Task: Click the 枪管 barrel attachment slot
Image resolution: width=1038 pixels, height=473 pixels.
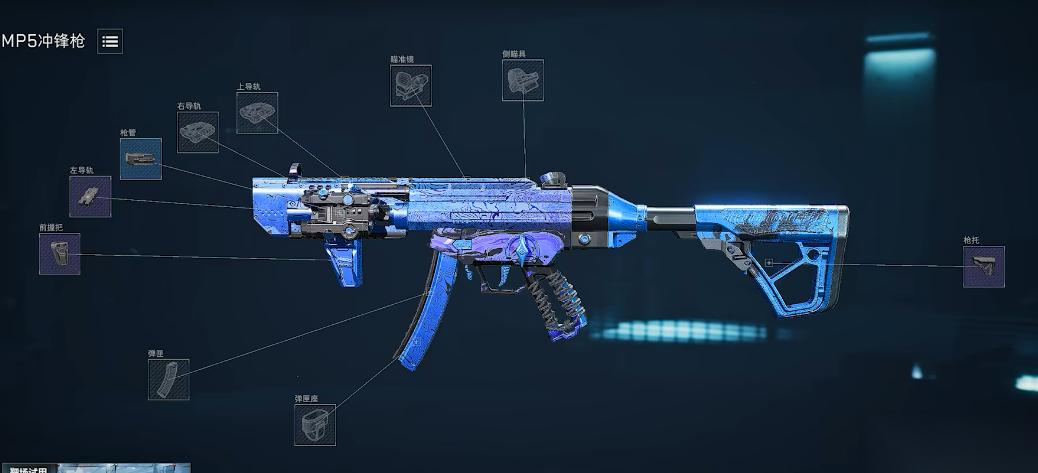Action: (x=141, y=159)
